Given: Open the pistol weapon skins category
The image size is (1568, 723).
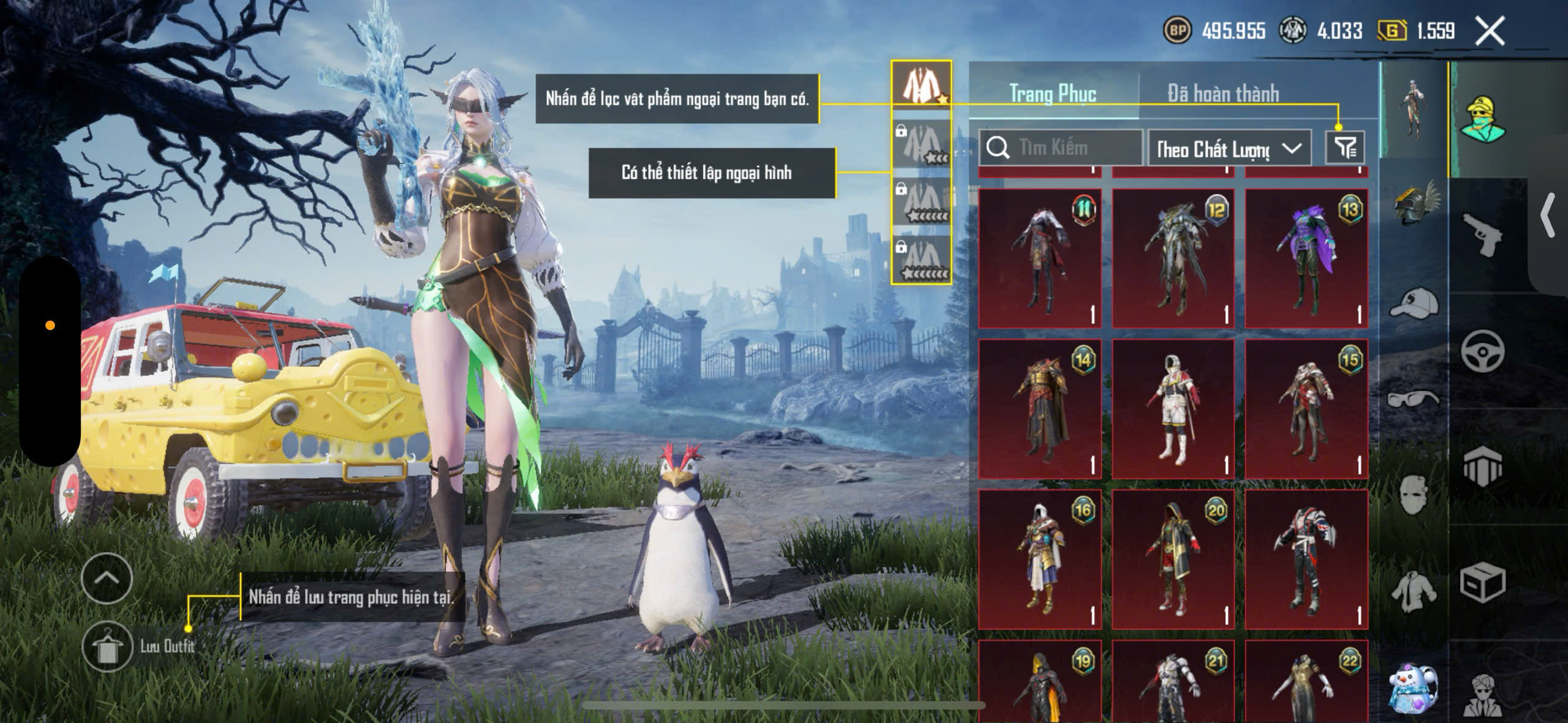Looking at the screenshot, I should [x=1482, y=235].
